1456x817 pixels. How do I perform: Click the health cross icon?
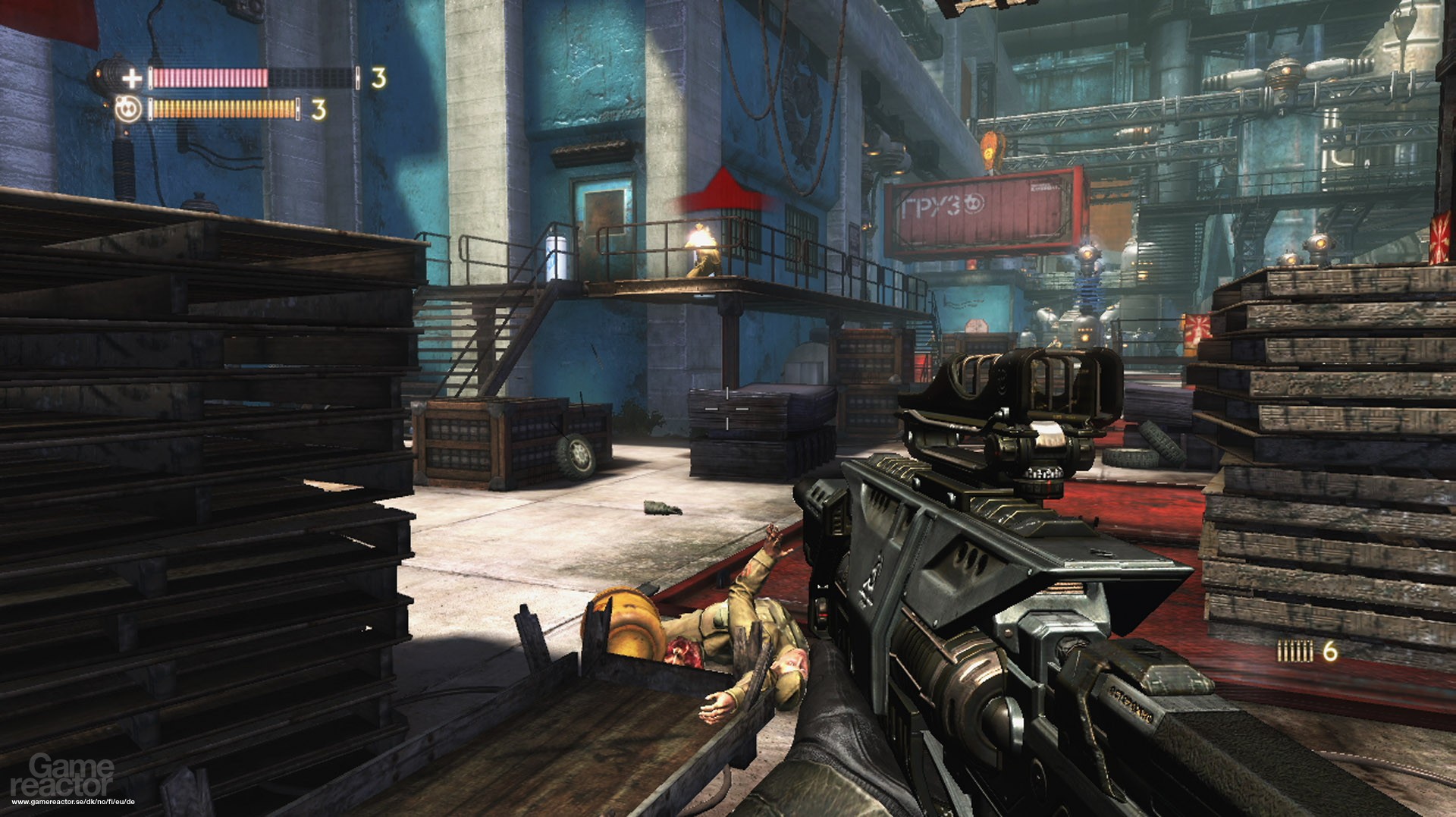(132, 78)
